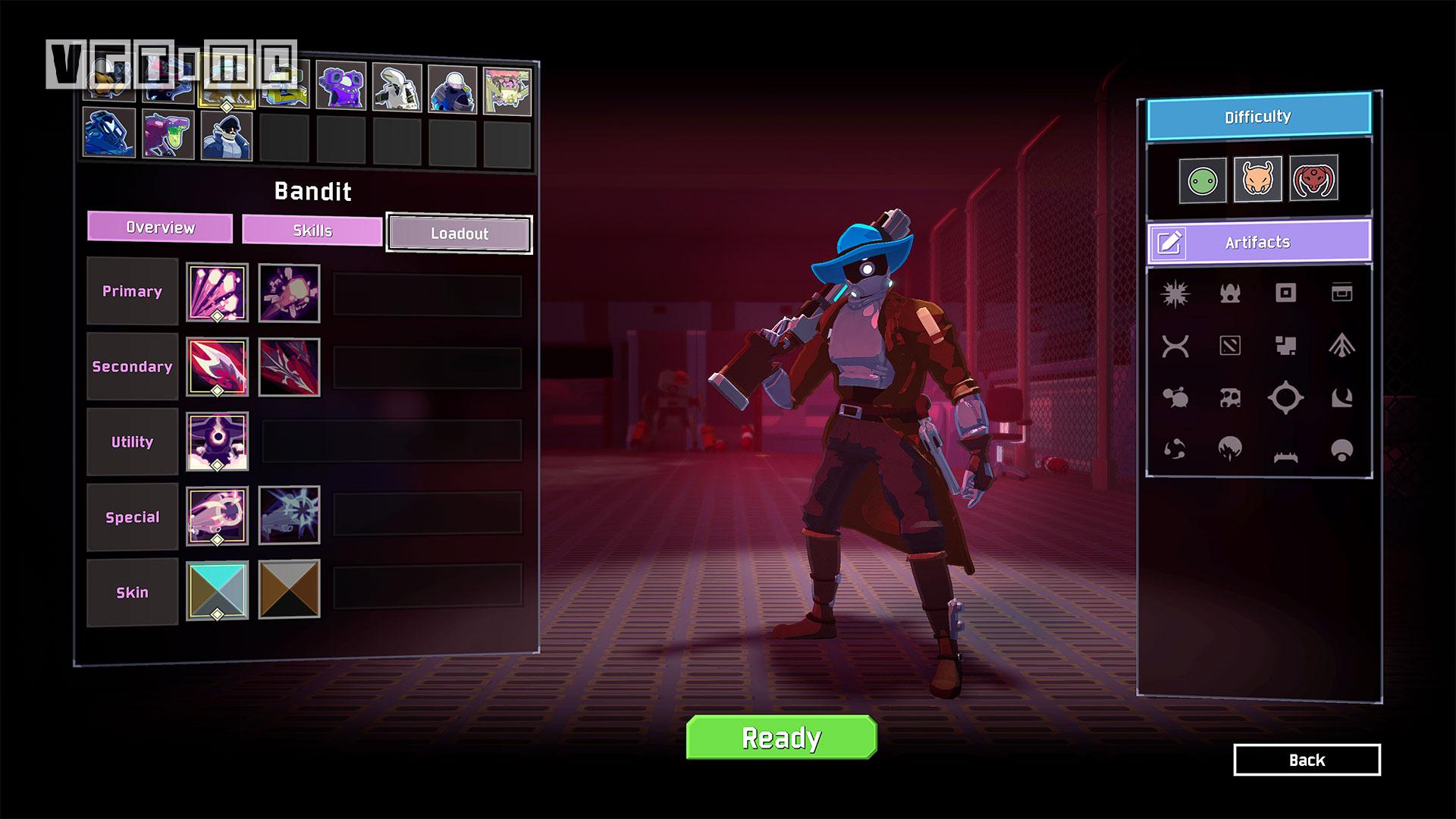Select the alternate Special skill icon
1456x819 pixels.
tap(289, 516)
